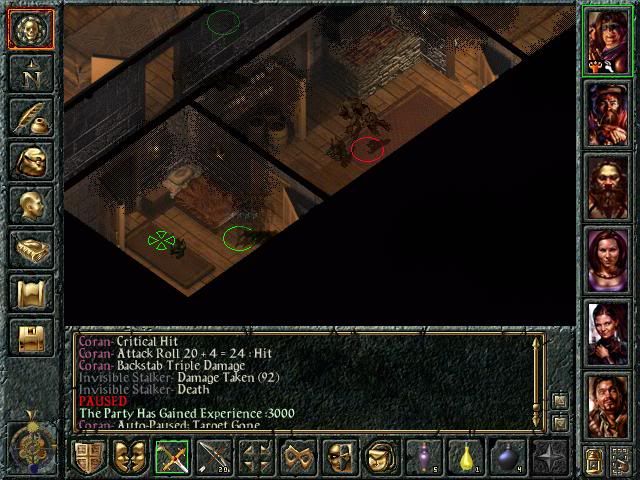Select the green-bordered top party portrait
Screen dimensions: 640x480
608,41
